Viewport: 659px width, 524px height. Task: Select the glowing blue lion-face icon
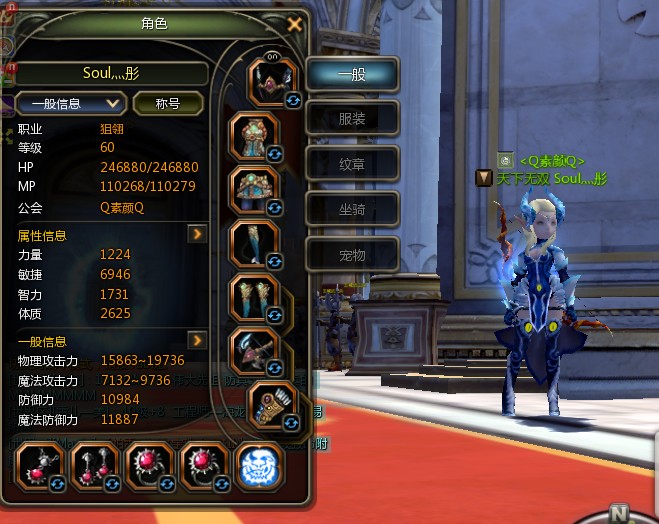(x=259, y=465)
